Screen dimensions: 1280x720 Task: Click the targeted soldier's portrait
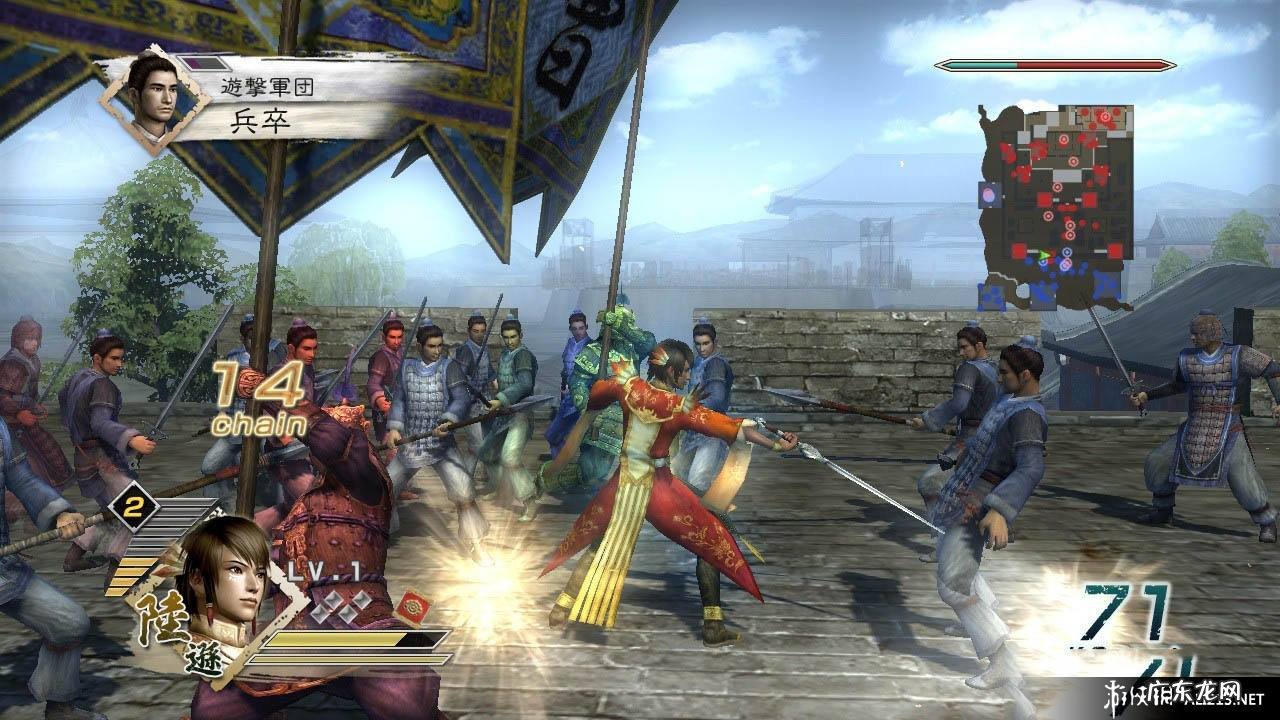point(148,101)
